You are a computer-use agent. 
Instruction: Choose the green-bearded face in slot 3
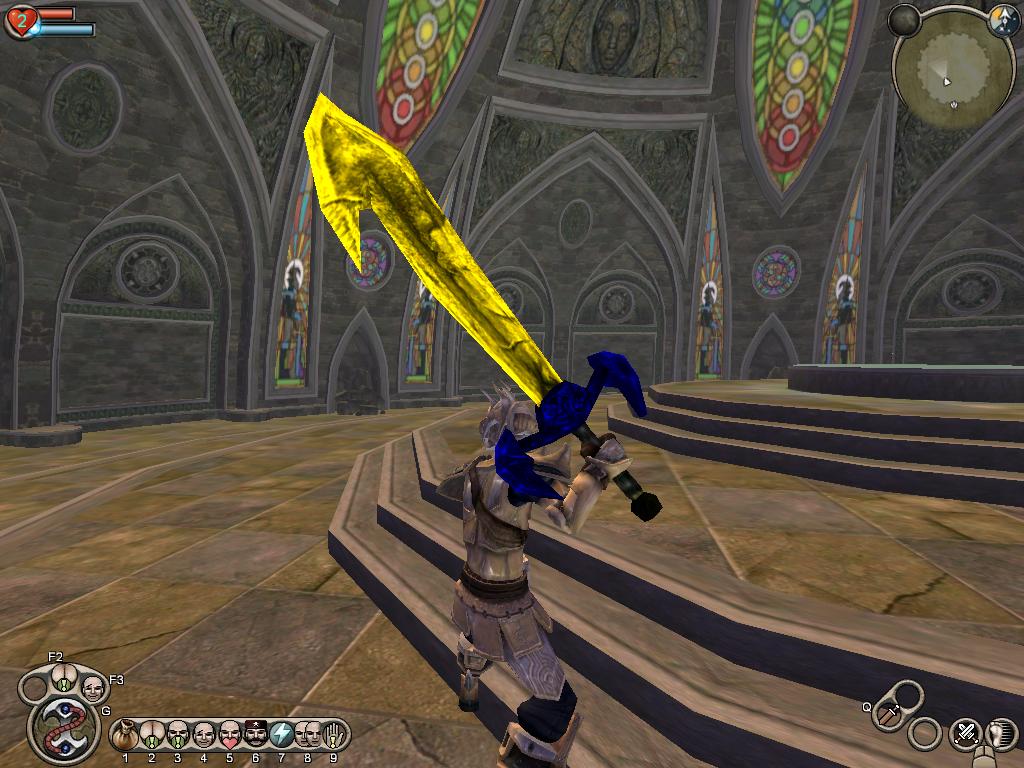(177, 735)
